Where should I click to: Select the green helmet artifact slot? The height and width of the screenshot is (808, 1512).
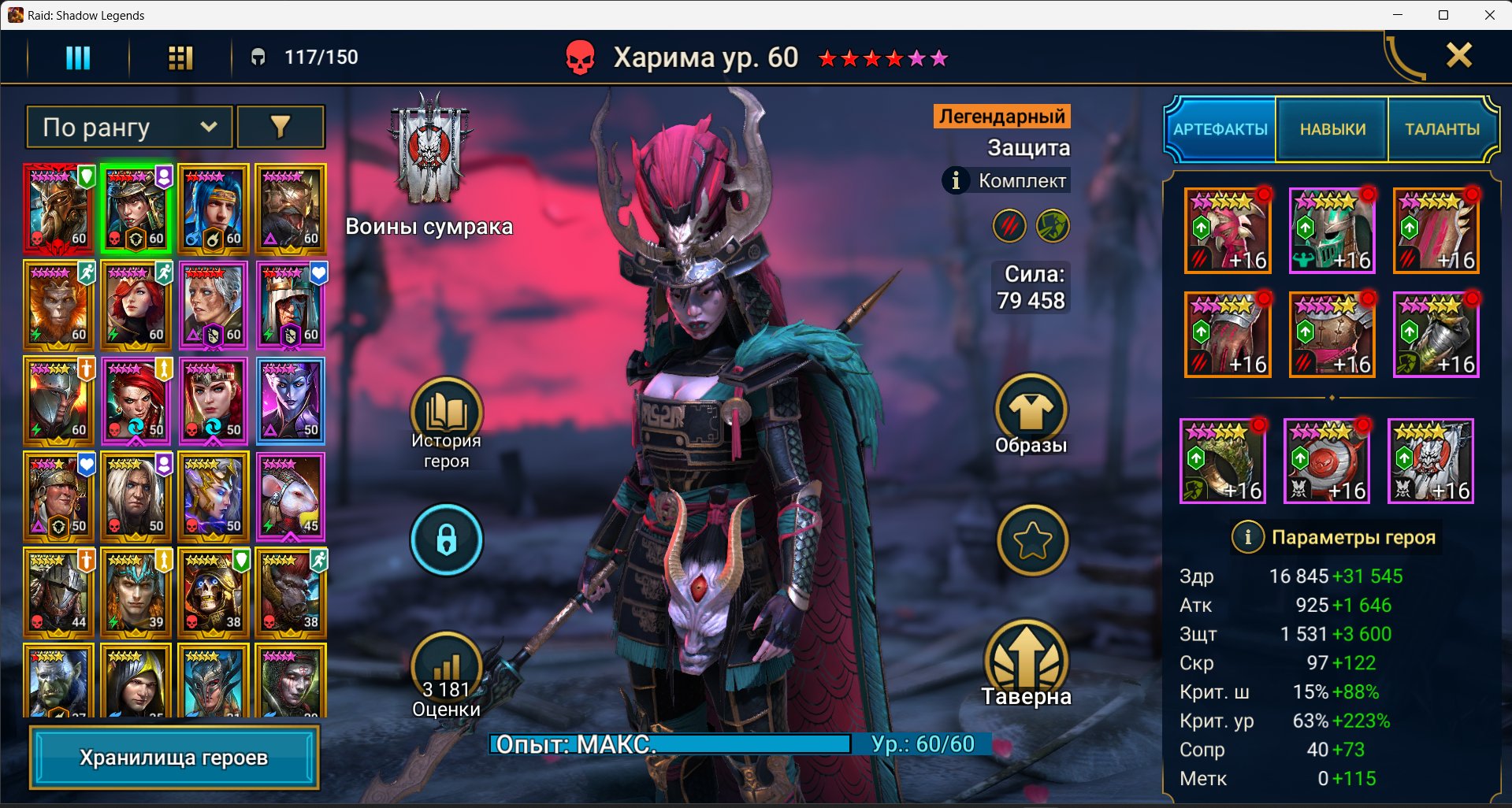(1332, 231)
